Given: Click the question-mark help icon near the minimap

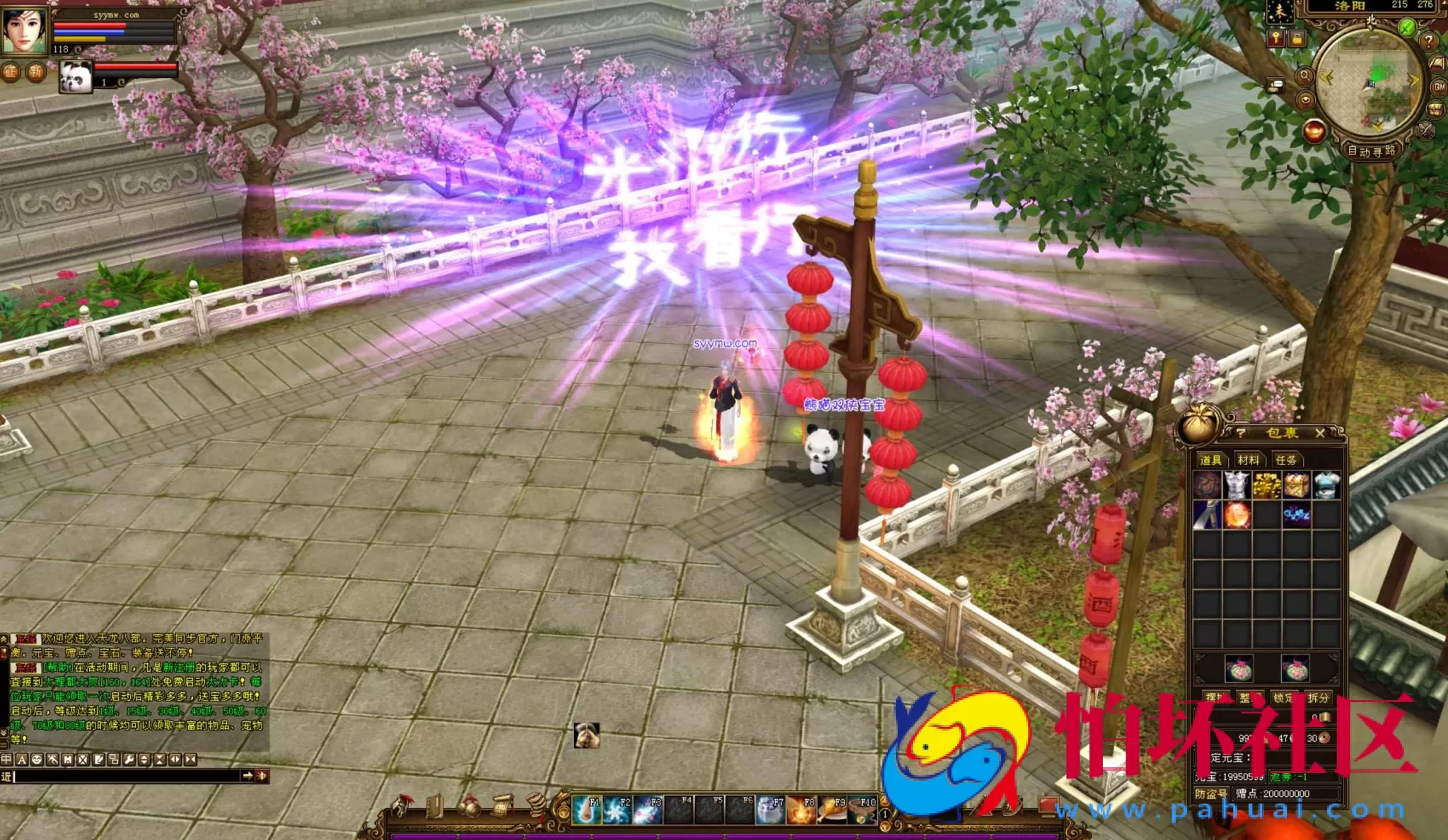Looking at the screenshot, I should click(1430, 42).
